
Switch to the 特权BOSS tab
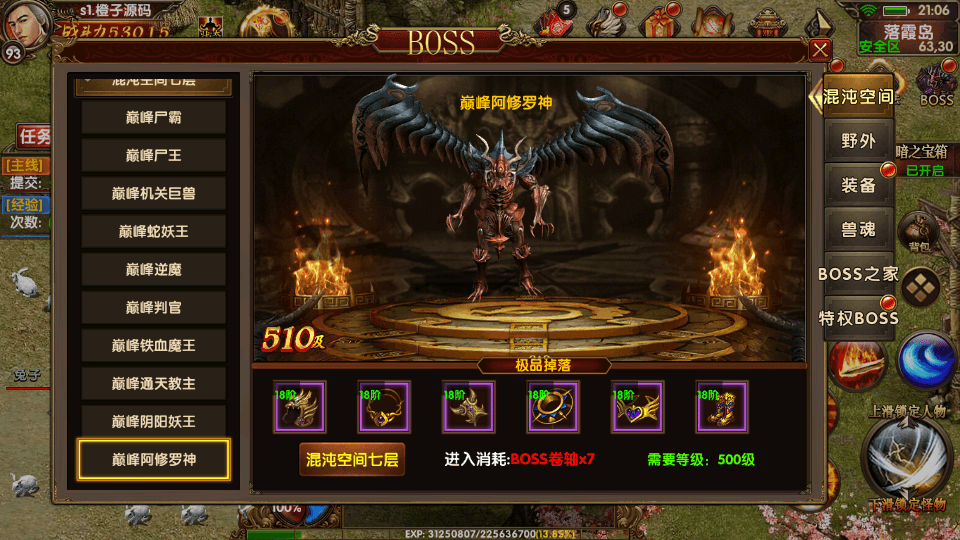(858, 318)
